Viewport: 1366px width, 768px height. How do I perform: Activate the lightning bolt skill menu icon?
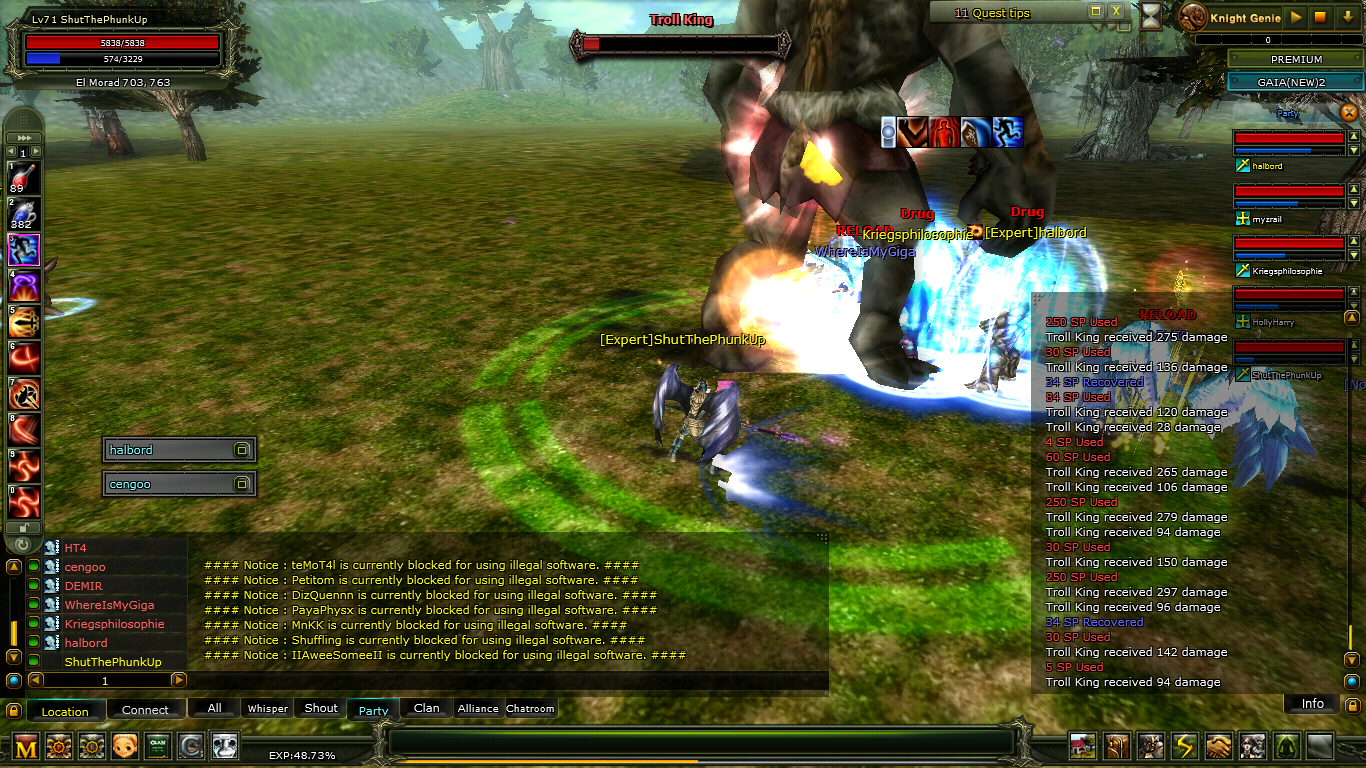point(1185,746)
